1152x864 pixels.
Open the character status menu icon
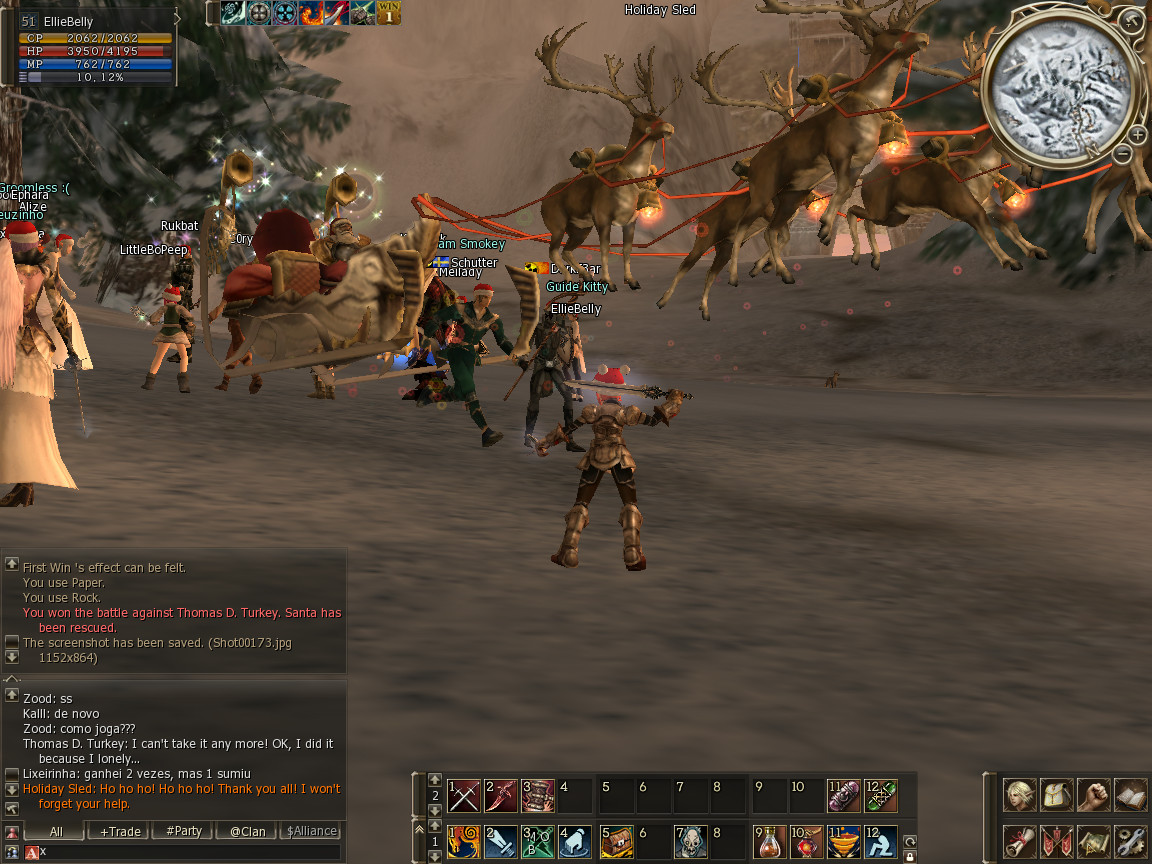pyautogui.click(x=1020, y=795)
